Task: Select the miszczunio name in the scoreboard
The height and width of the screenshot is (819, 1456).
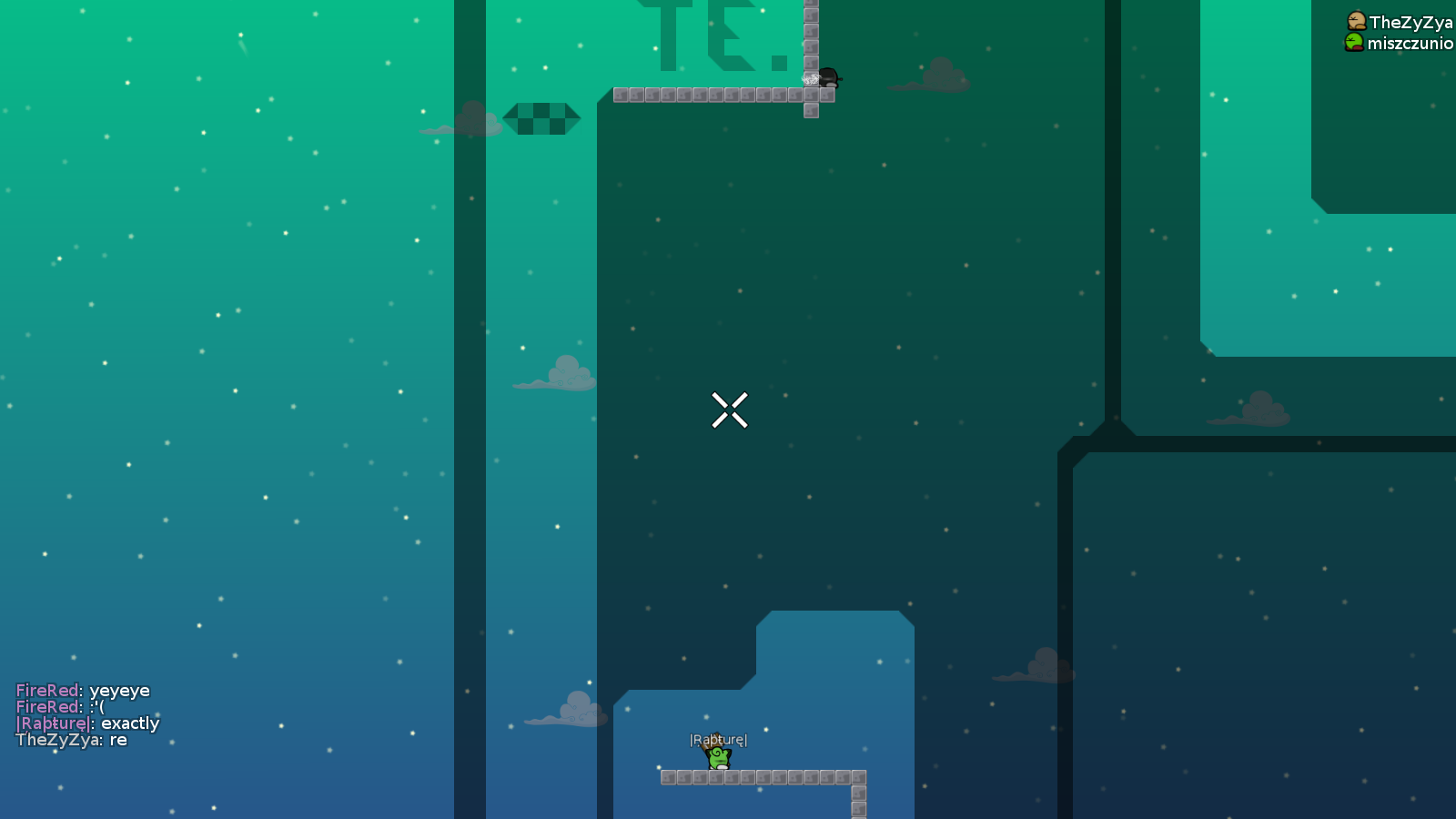Action: tap(1409, 42)
